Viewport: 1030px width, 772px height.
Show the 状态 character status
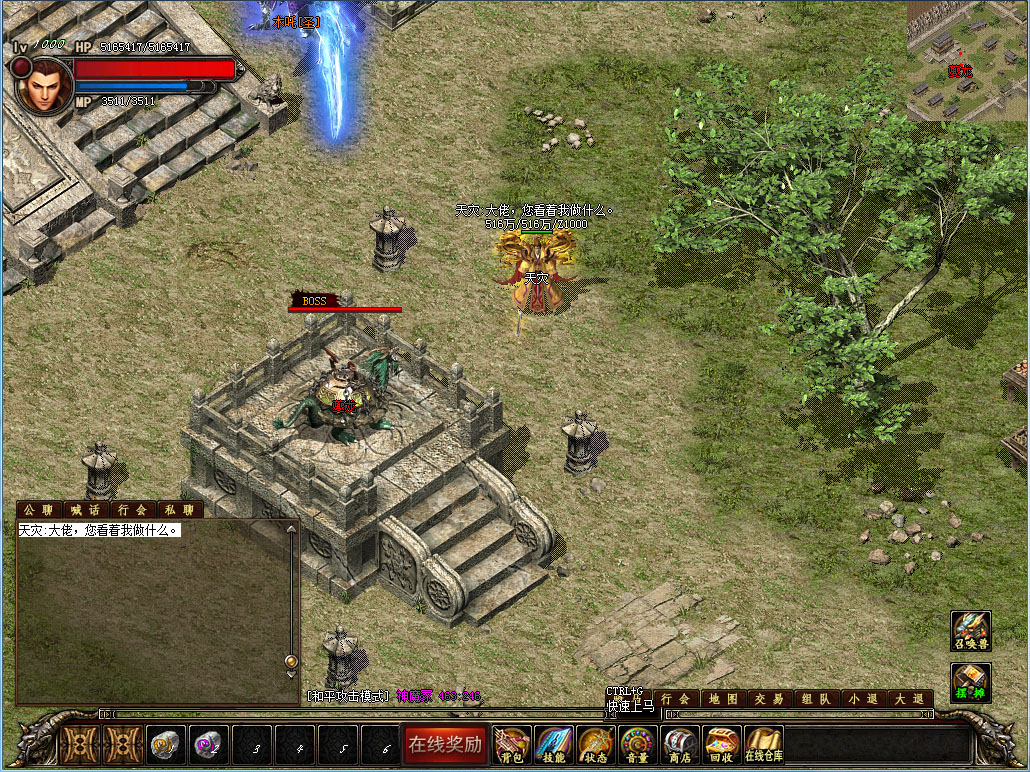click(x=596, y=744)
